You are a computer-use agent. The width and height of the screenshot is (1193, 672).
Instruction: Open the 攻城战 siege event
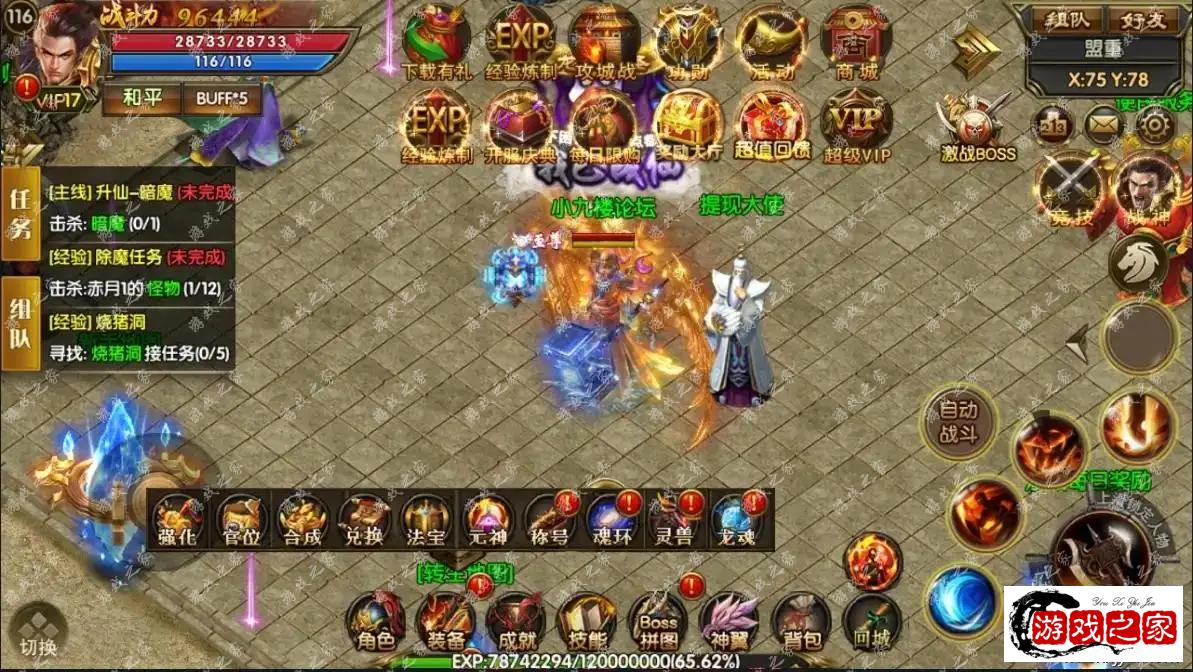point(605,43)
